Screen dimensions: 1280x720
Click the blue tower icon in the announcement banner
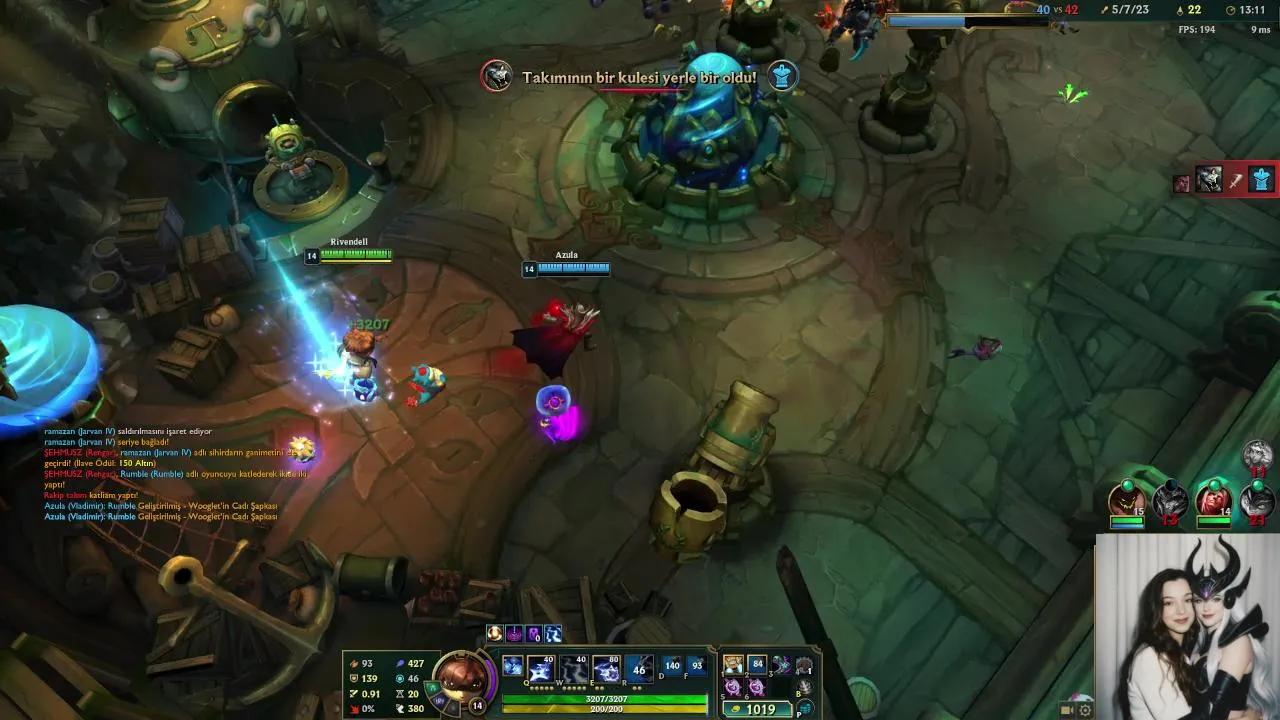click(783, 74)
